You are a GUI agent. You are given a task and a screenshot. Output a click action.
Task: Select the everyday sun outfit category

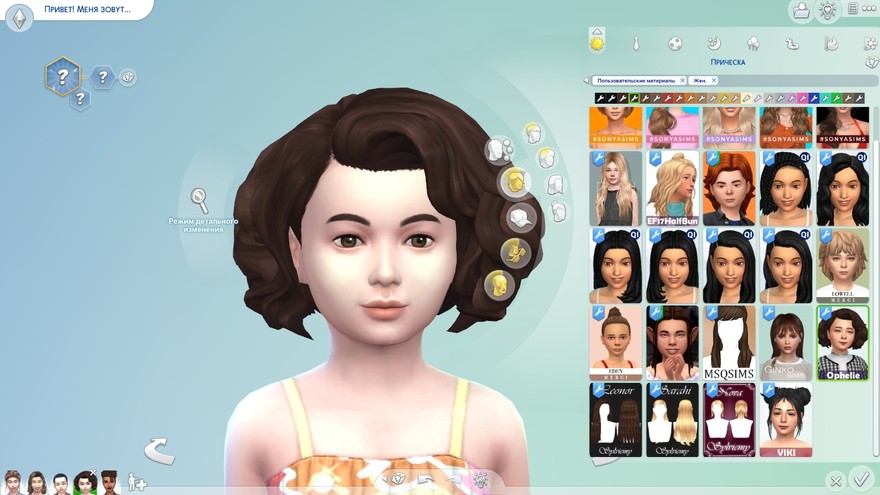[597, 43]
